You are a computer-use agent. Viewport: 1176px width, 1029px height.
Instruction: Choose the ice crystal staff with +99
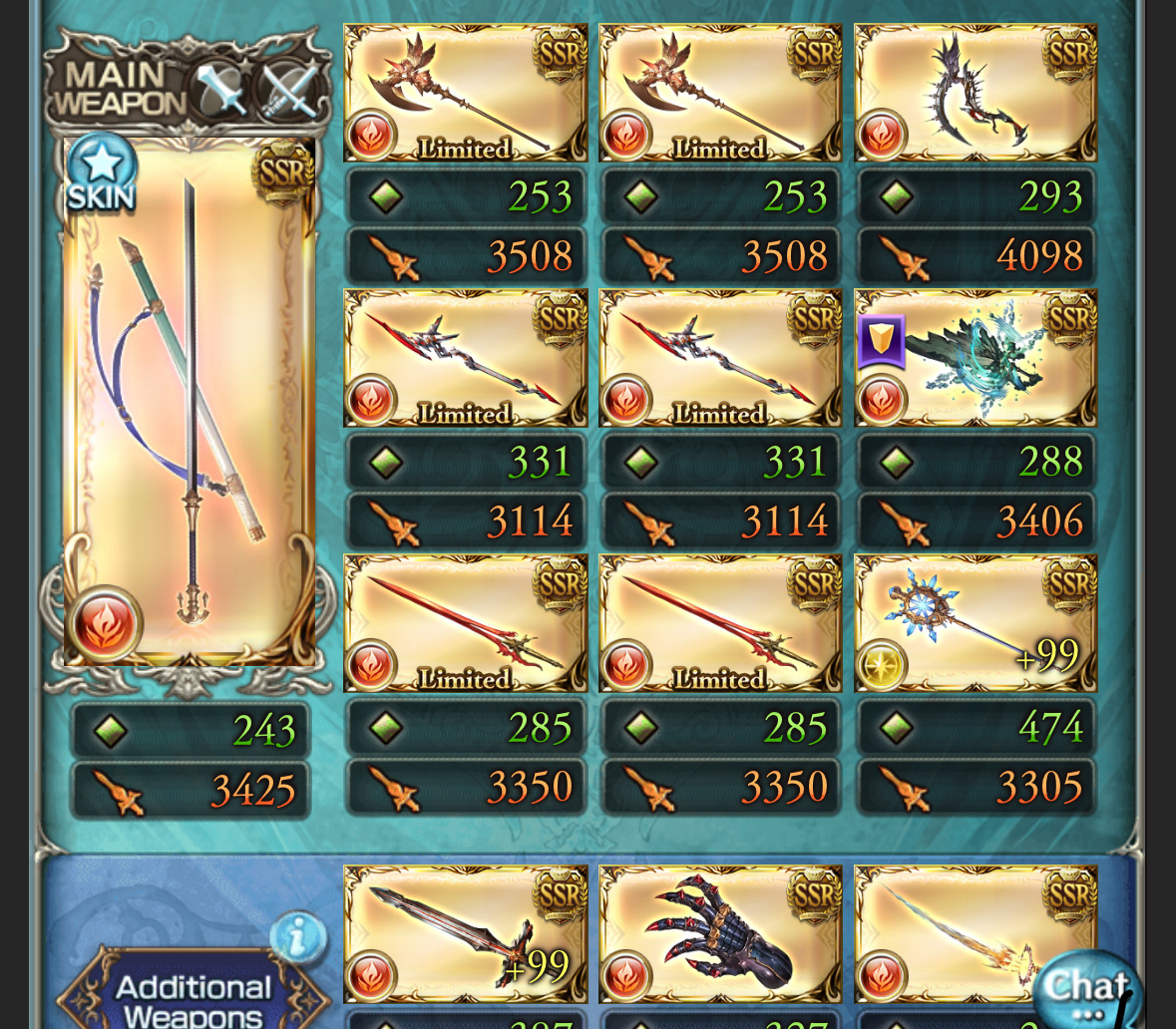point(976,624)
